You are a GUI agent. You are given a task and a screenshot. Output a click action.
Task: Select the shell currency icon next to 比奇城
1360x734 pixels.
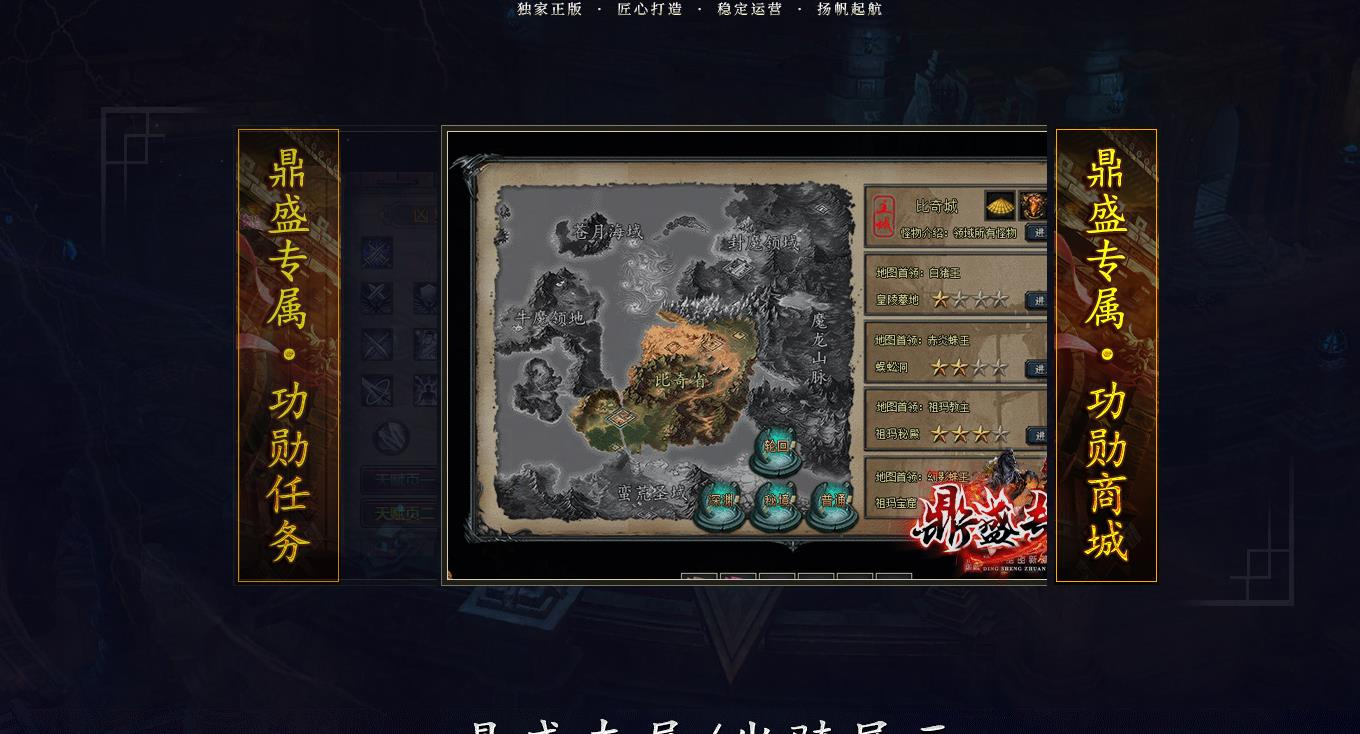[999, 205]
